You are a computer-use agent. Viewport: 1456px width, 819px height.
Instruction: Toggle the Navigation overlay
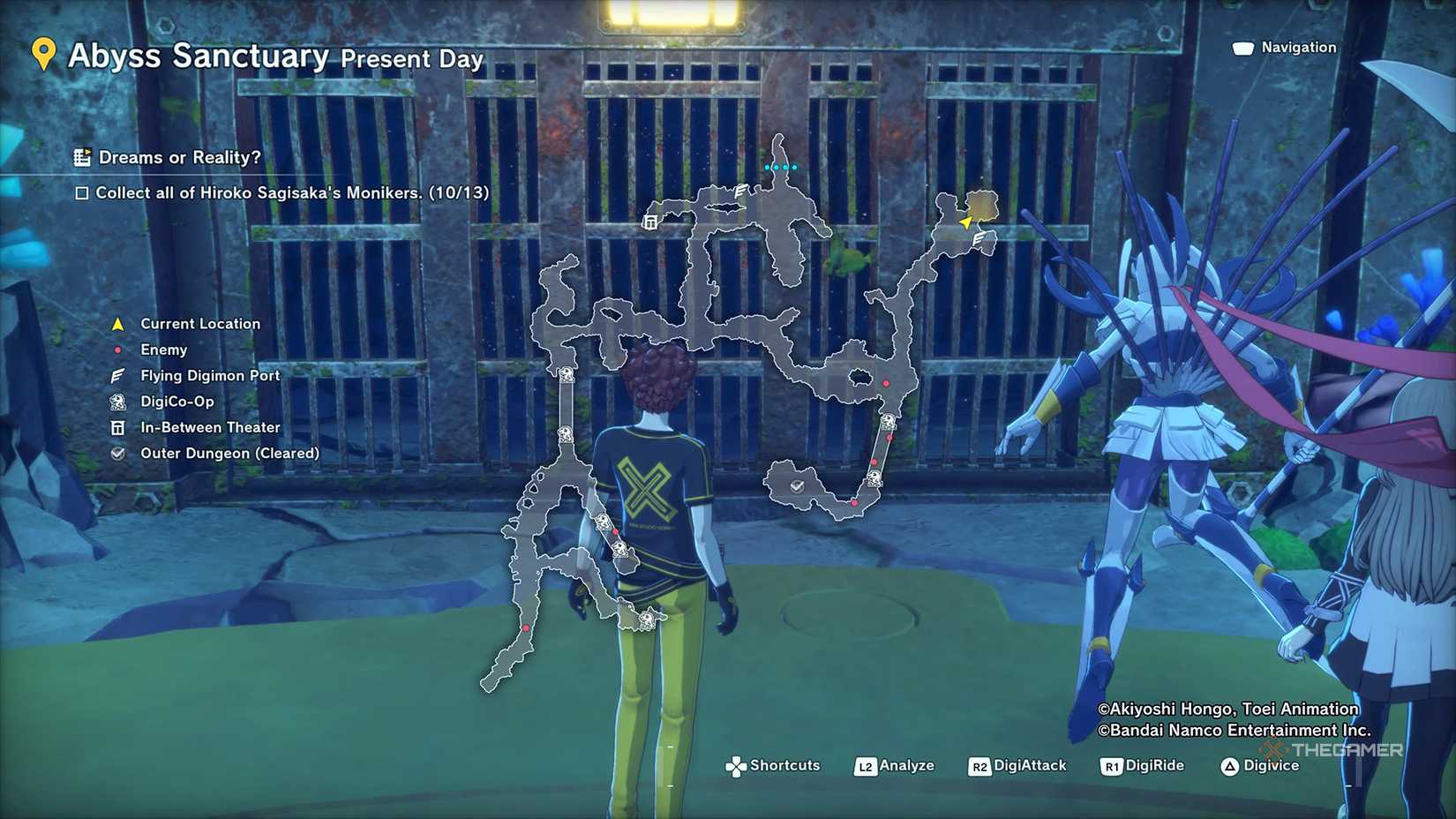pos(1243,47)
